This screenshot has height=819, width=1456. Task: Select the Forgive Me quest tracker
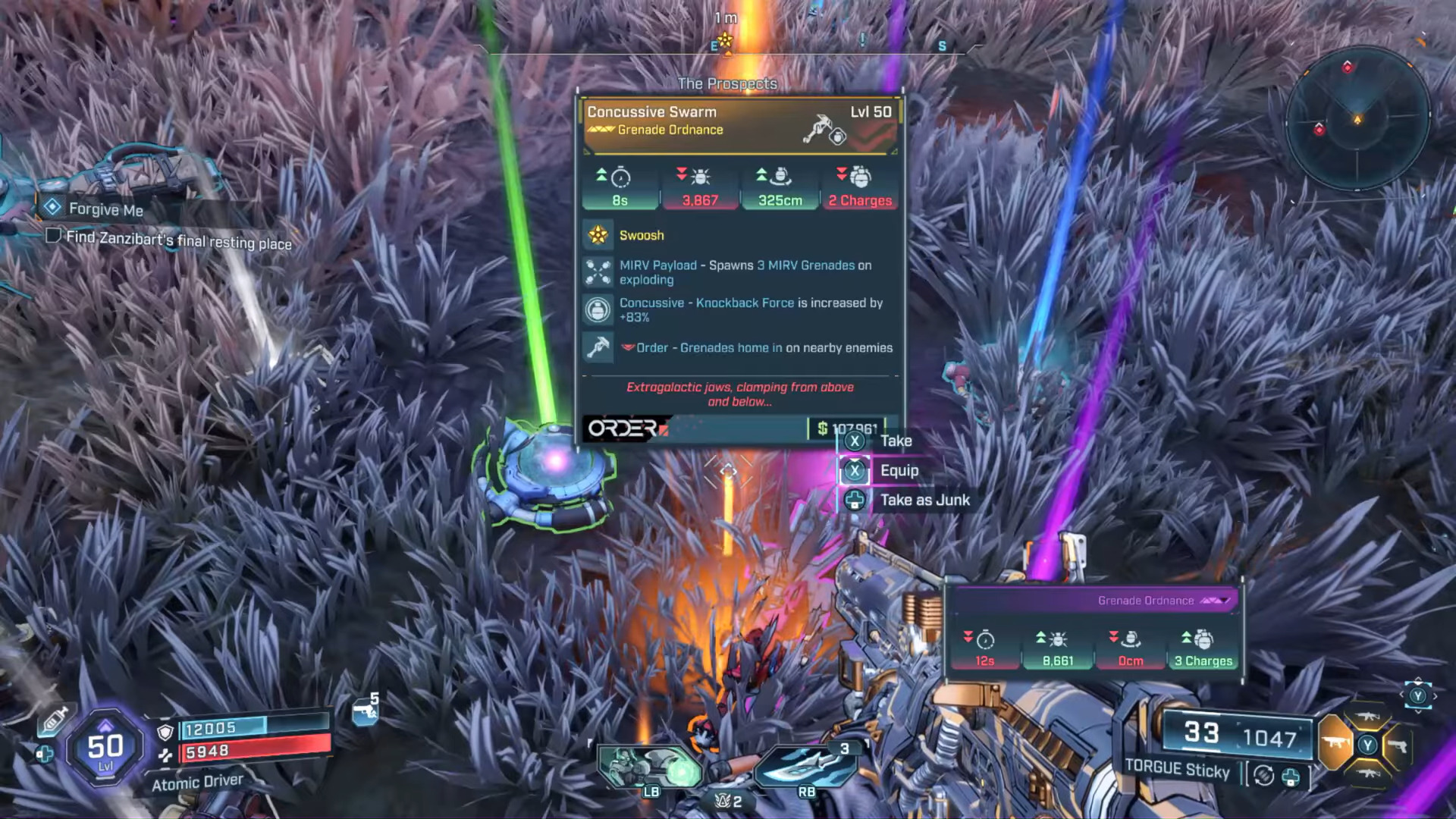pos(105,209)
